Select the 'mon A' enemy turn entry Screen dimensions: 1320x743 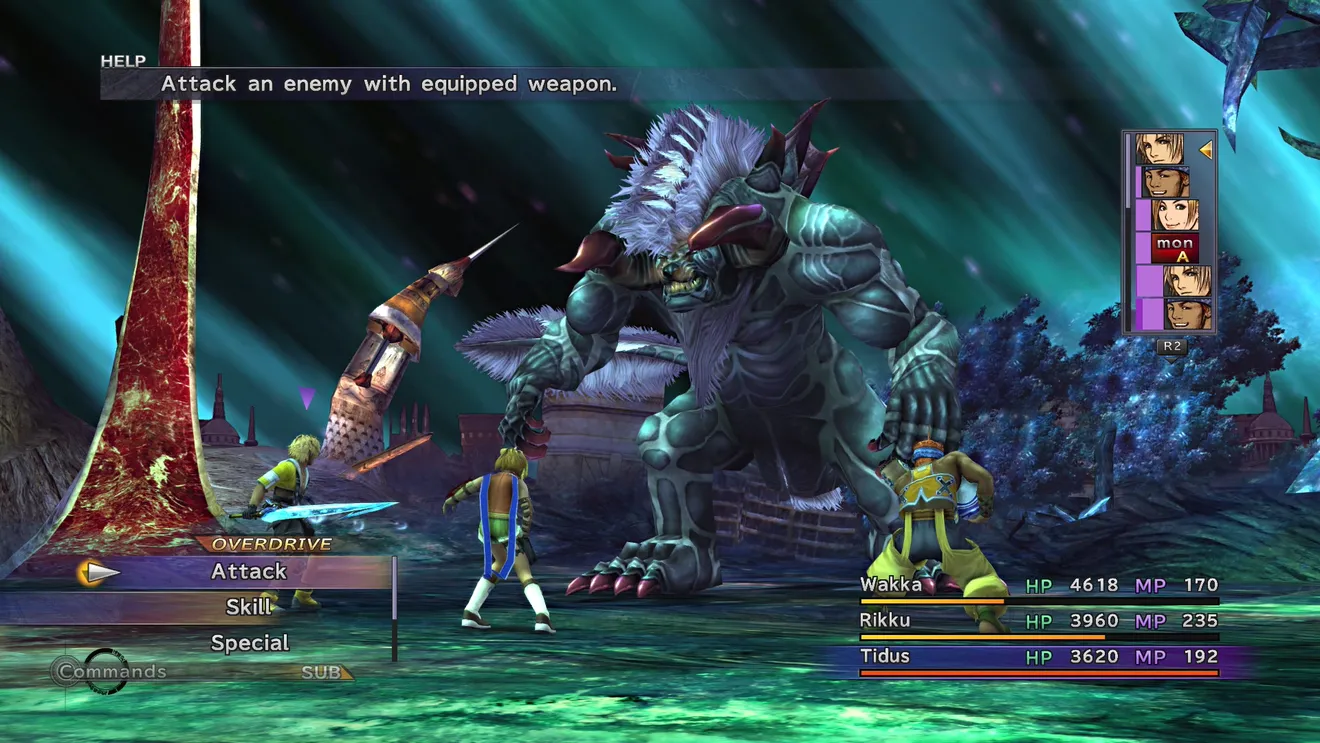tap(1174, 248)
